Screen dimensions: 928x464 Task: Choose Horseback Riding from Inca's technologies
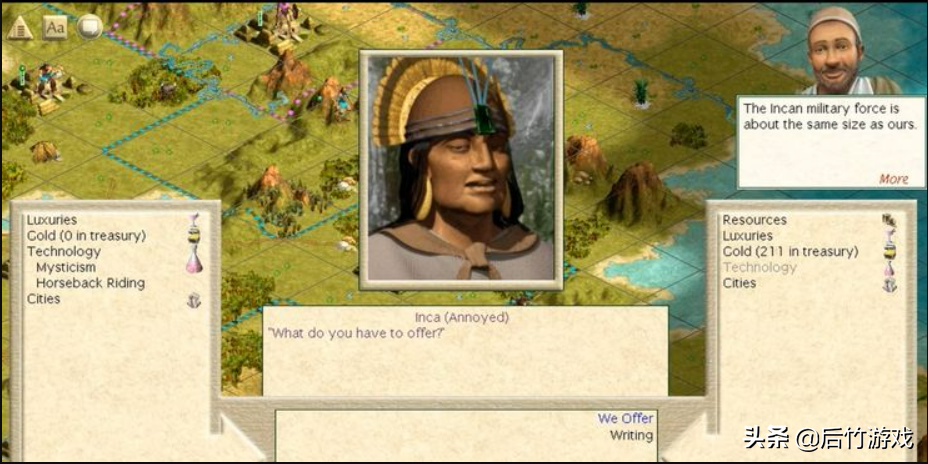tap(90, 283)
